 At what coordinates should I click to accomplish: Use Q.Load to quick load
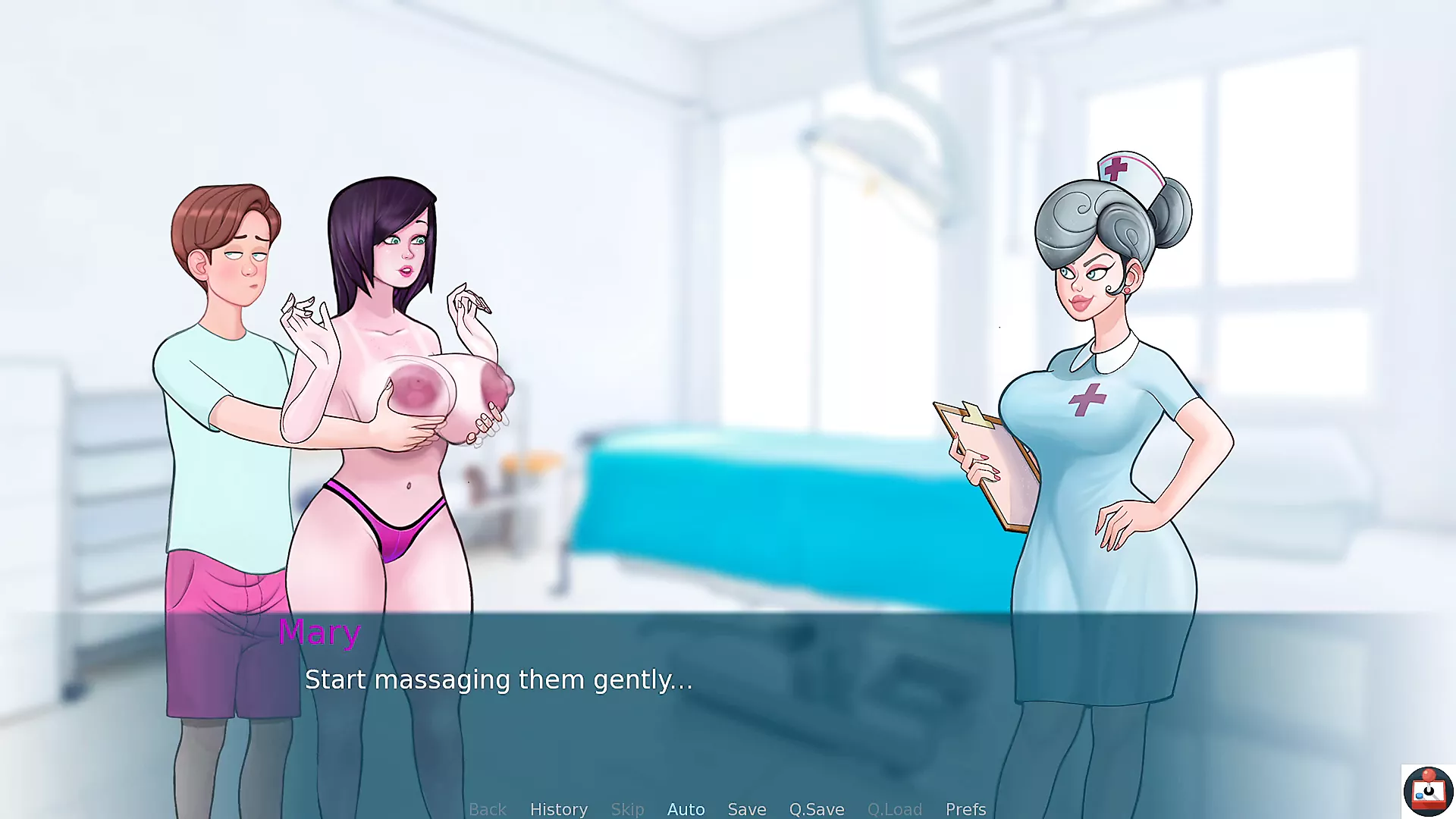[895, 809]
